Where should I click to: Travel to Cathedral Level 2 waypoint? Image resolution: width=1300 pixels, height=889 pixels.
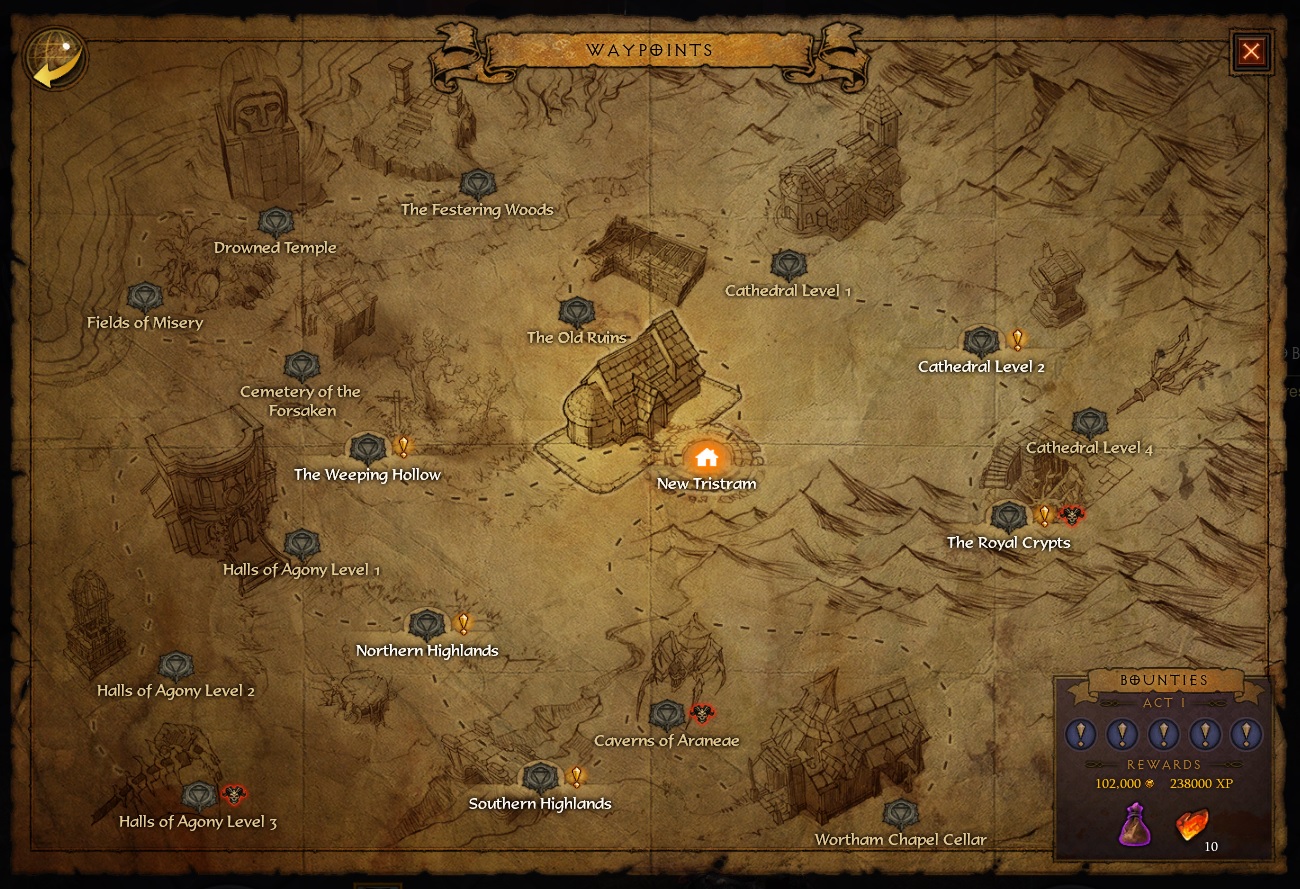[981, 342]
